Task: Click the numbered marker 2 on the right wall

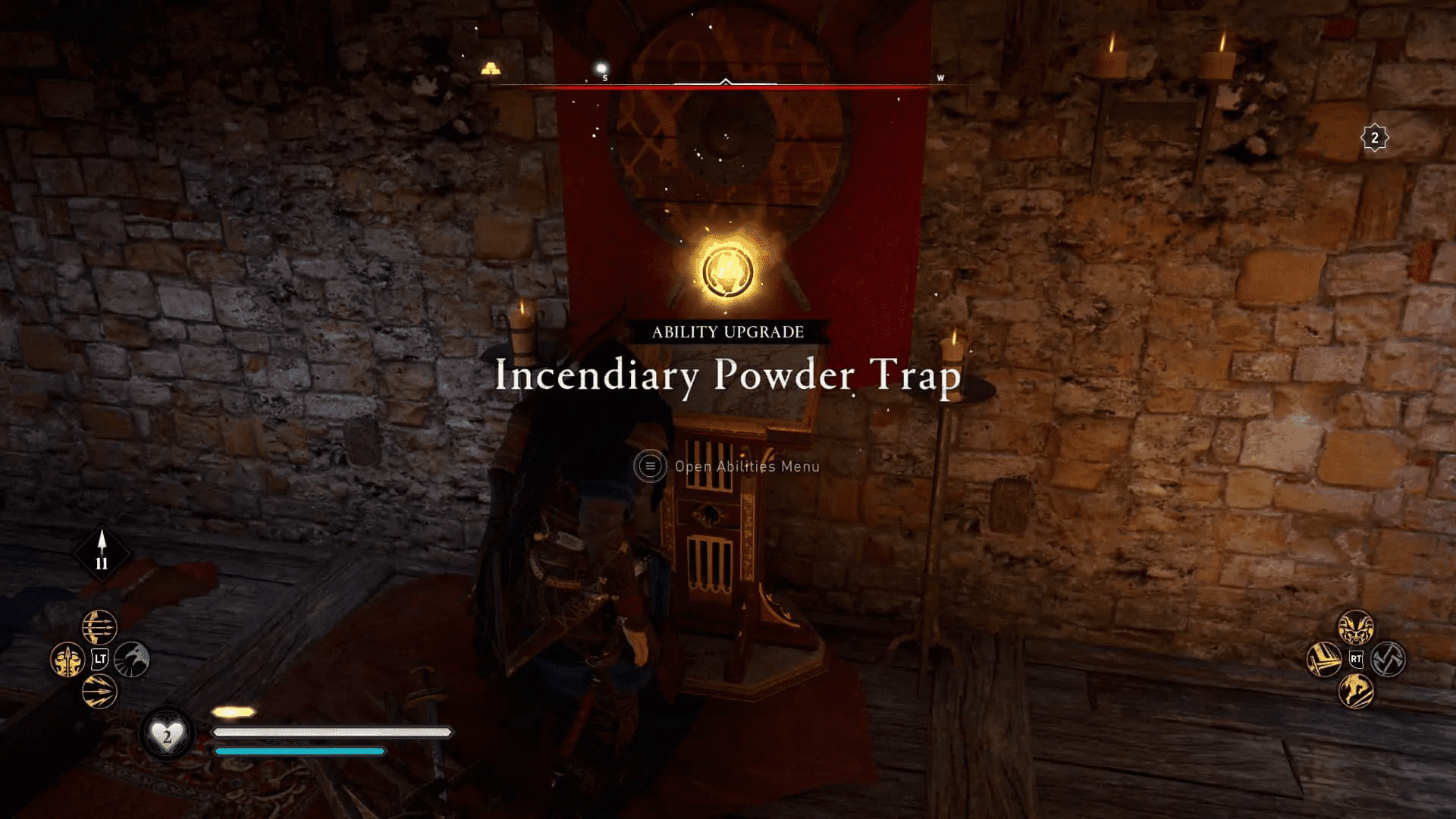Action: pos(1374,136)
